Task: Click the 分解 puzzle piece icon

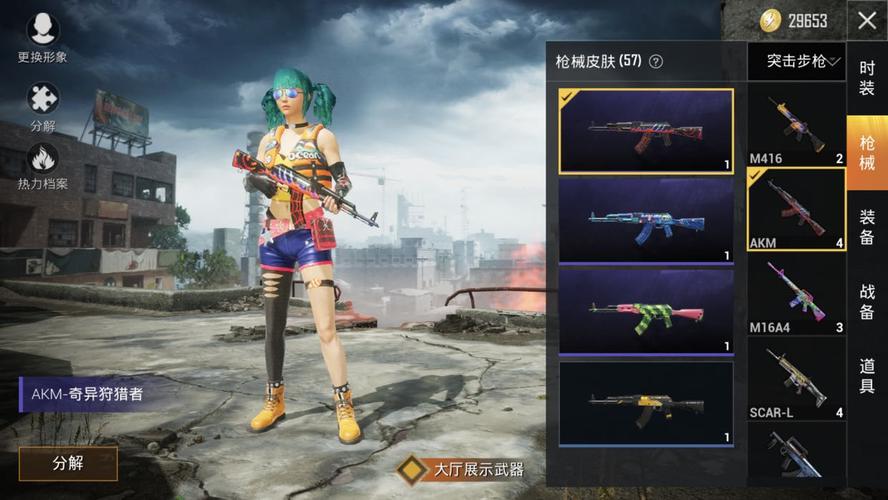Action: [x=42, y=99]
